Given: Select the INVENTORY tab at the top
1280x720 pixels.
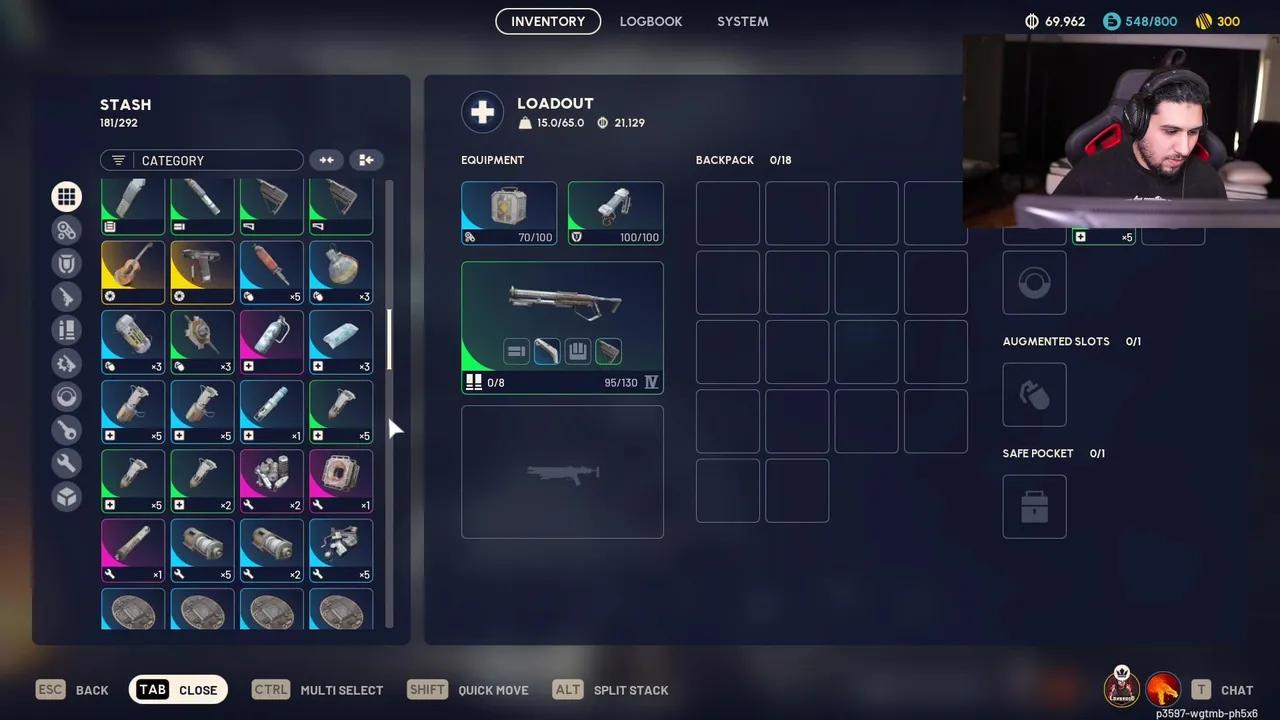Looking at the screenshot, I should [x=548, y=21].
